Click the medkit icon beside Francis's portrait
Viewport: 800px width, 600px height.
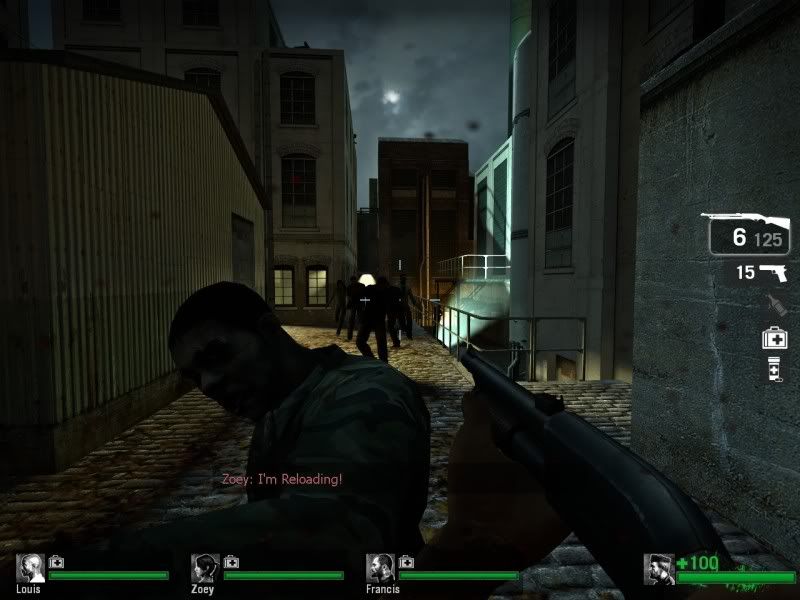click(407, 561)
